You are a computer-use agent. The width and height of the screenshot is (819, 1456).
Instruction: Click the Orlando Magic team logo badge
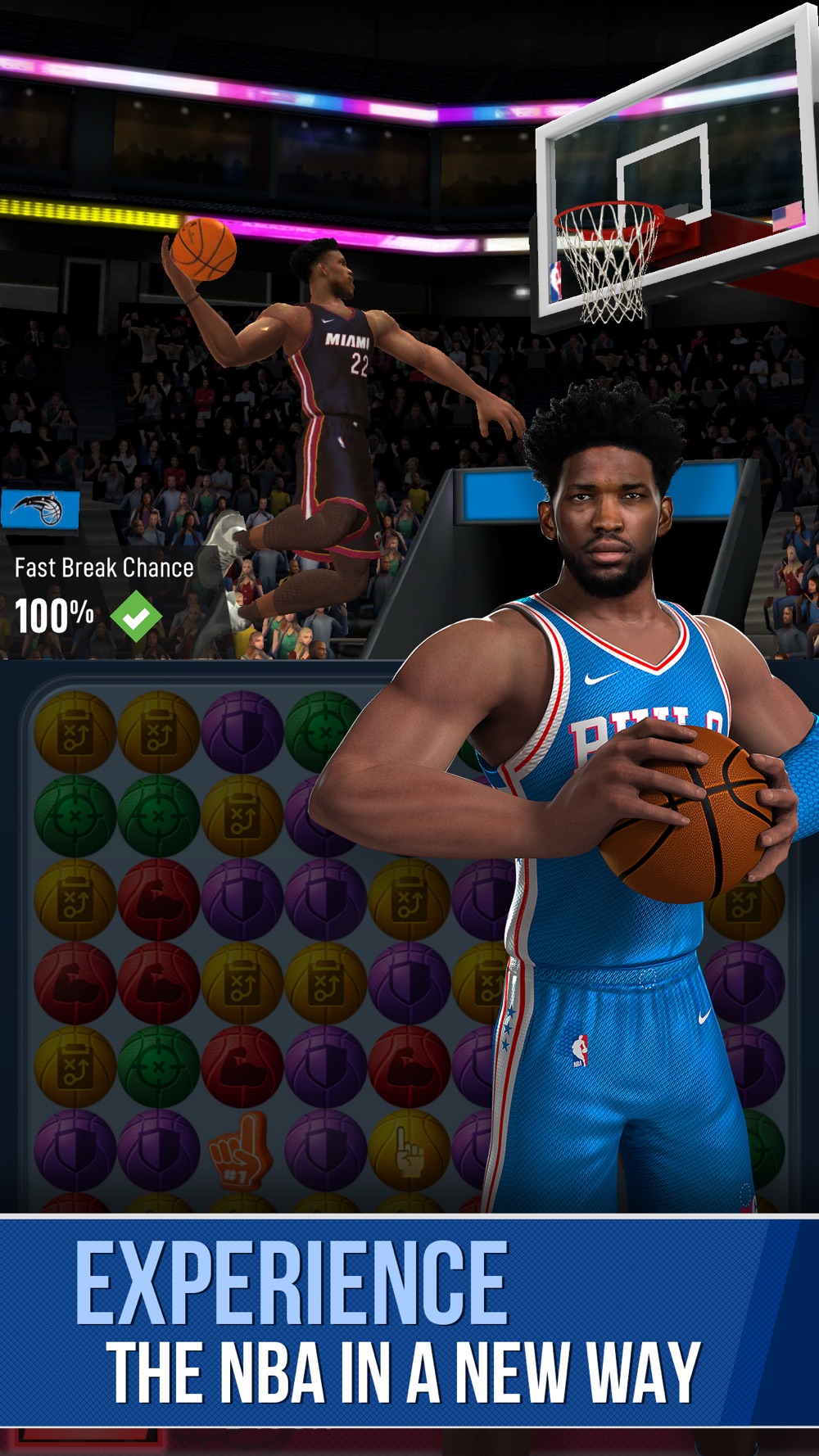click(40, 511)
